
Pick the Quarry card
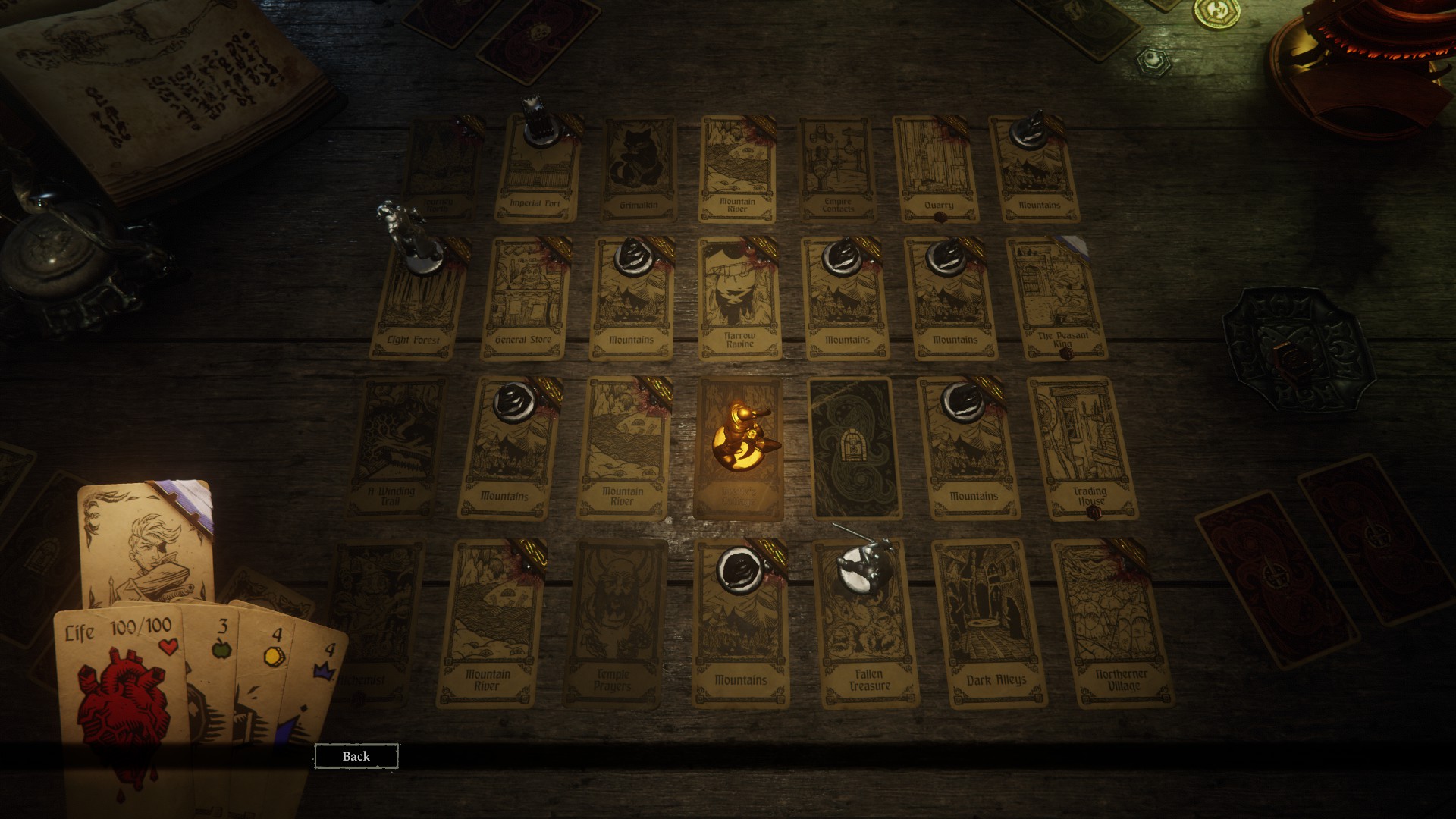pyautogui.click(x=937, y=168)
